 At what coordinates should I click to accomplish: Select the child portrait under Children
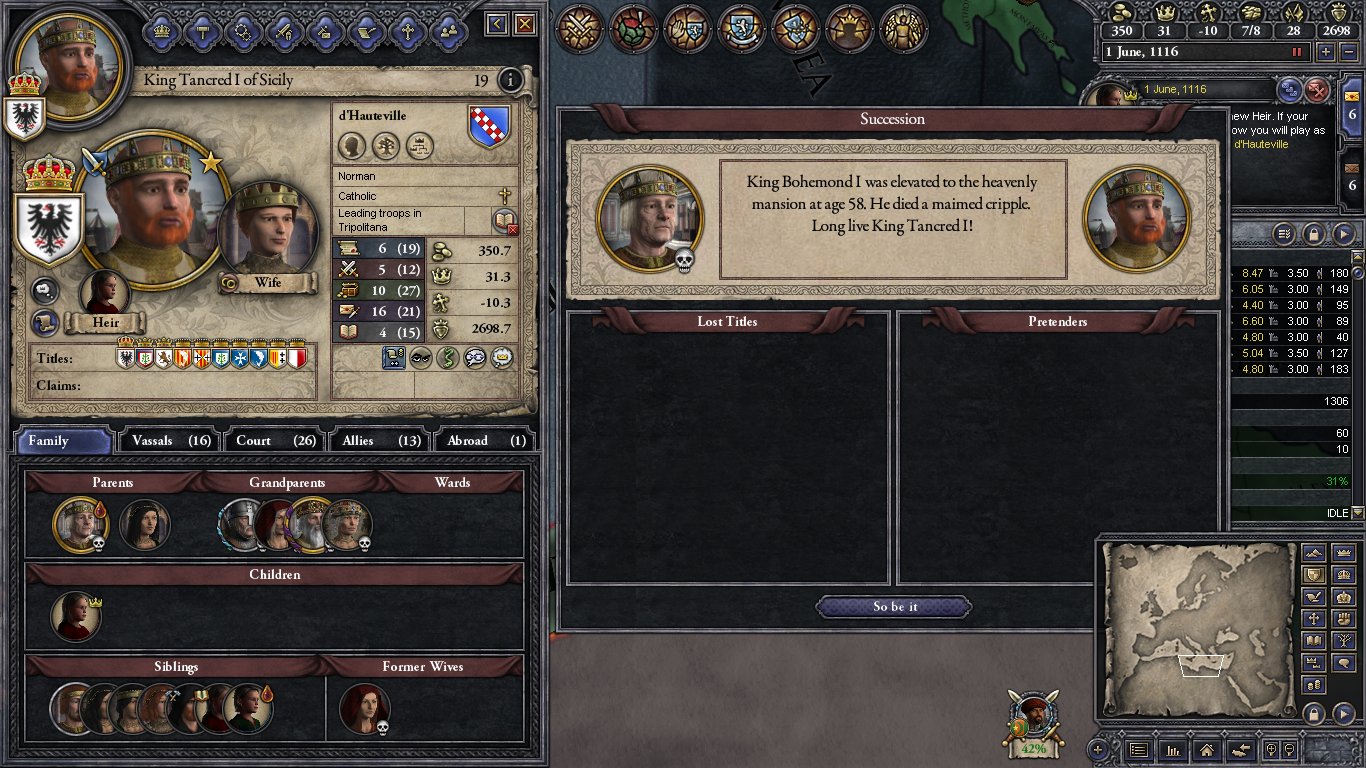pos(76,616)
